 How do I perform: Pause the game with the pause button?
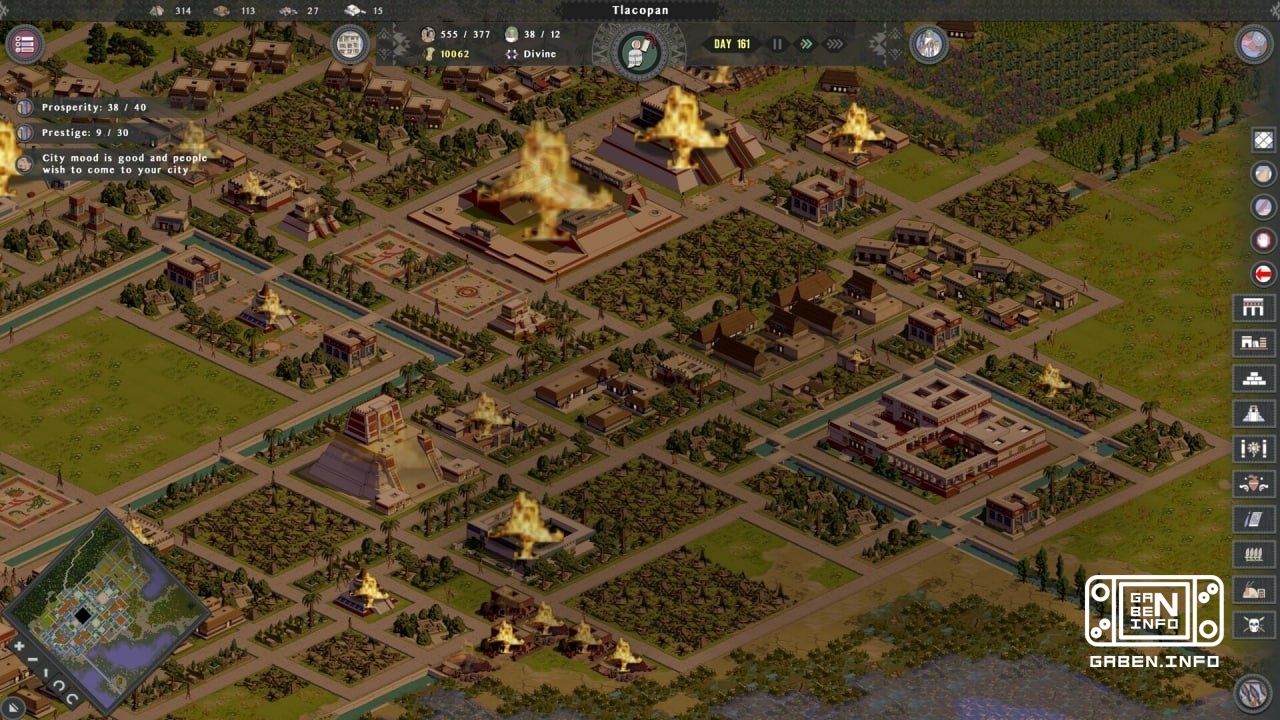point(777,44)
